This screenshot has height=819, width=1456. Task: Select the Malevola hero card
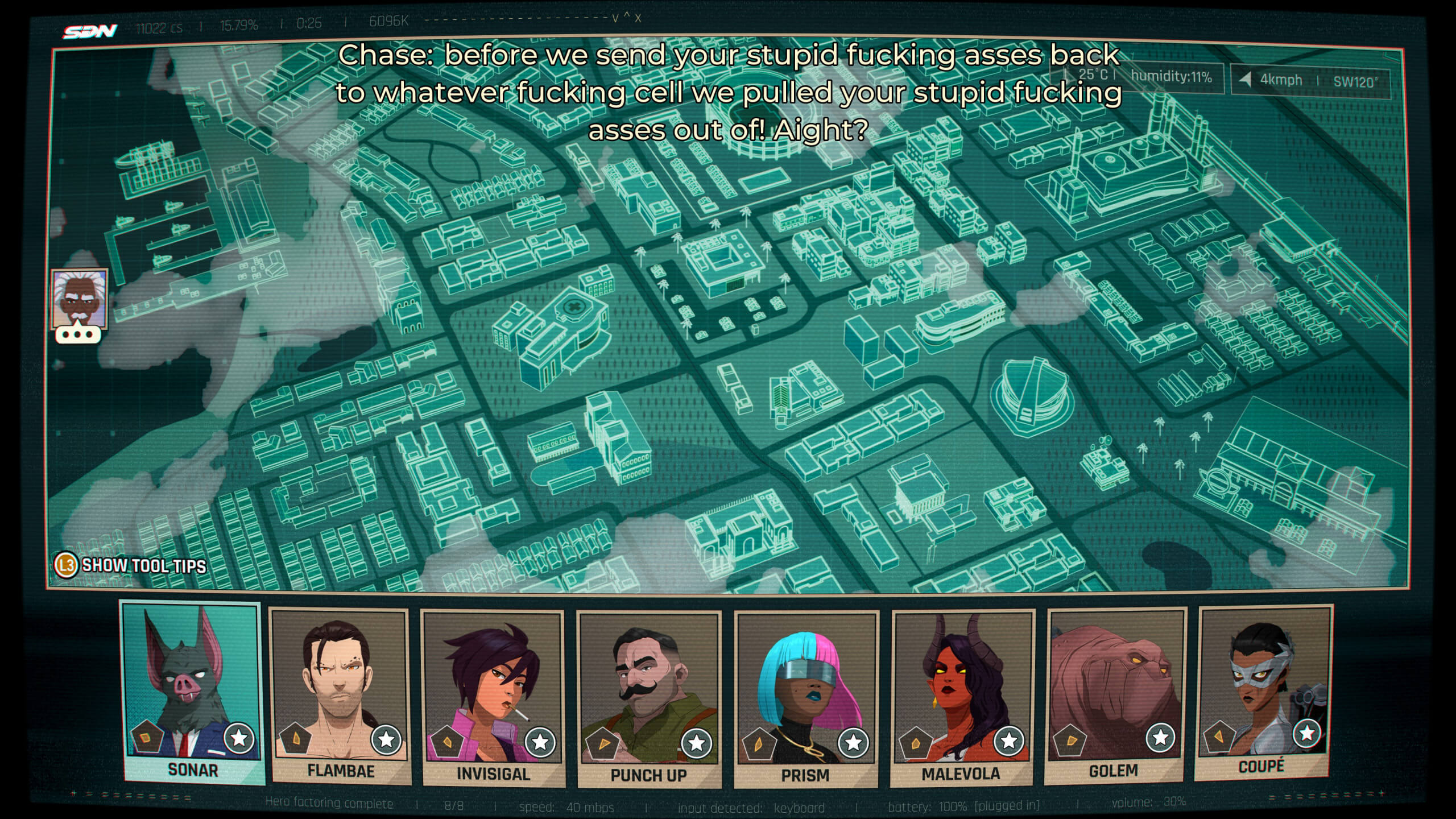pyautogui.click(x=961, y=697)
